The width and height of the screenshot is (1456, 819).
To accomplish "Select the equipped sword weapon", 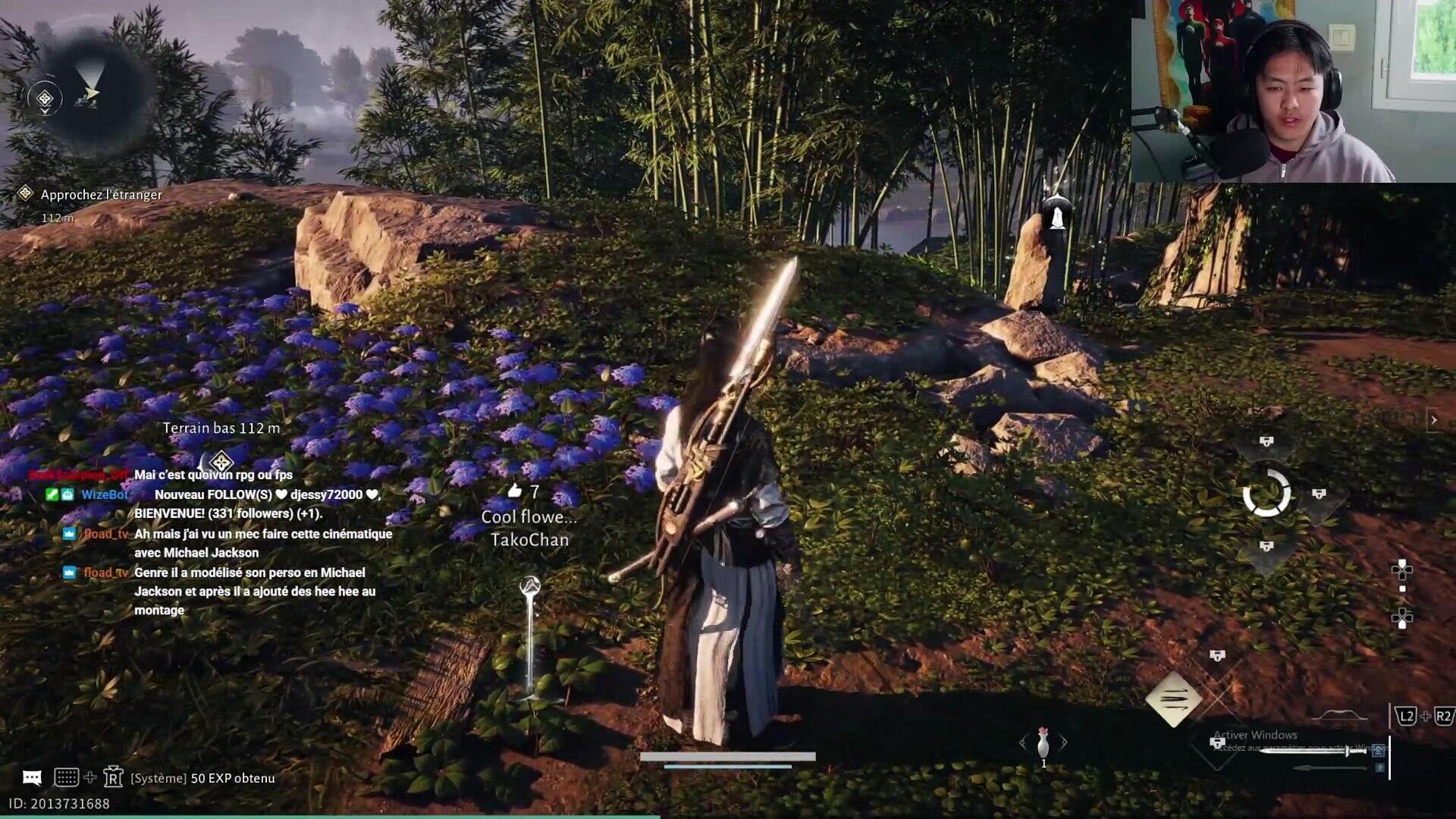I will (1312, 752).
